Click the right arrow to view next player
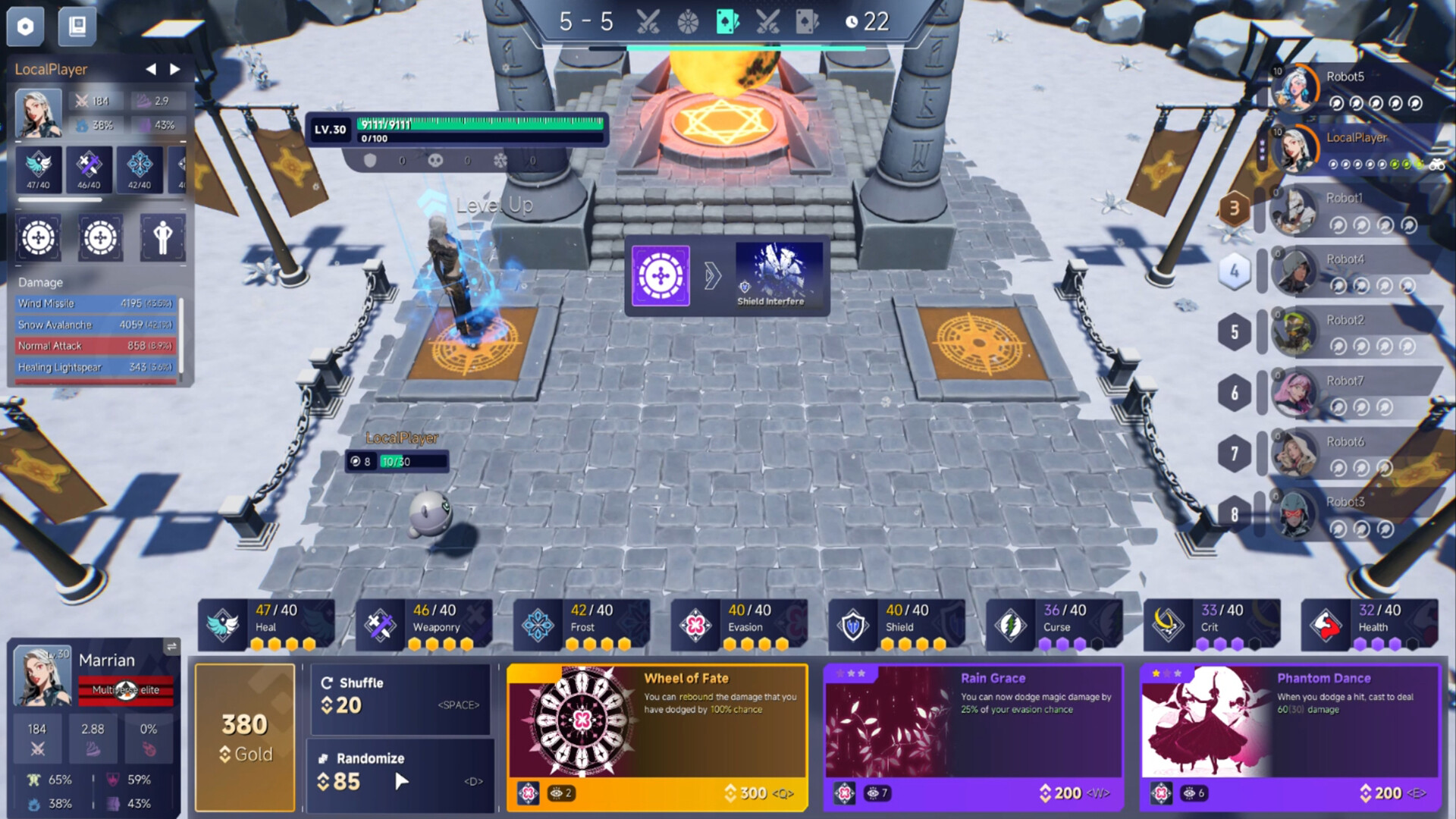 pyautogui.click(x=176, y=69)
